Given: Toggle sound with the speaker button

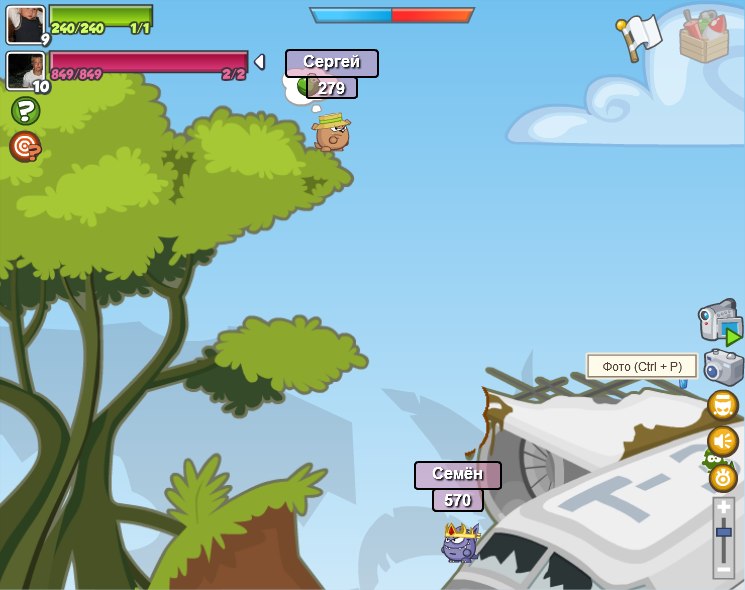Looking at the screenshot, I should (x=722, y=441).
